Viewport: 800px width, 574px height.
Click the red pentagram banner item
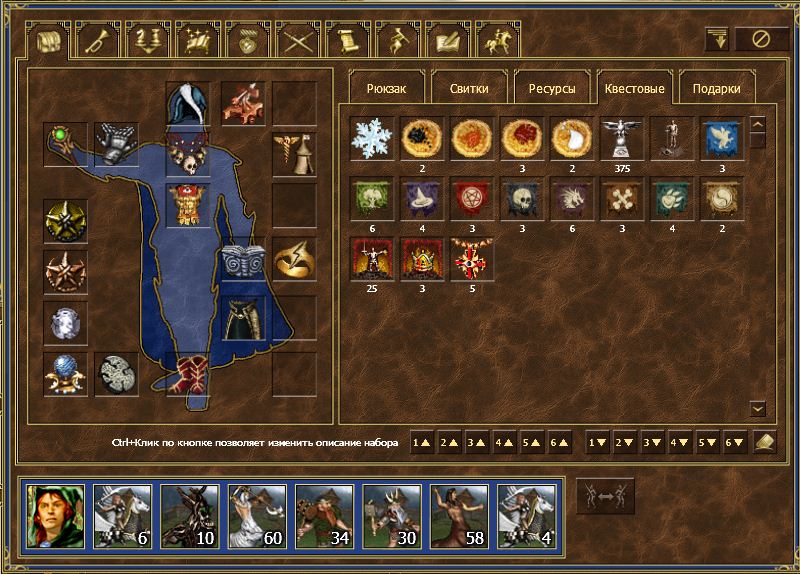click(x=472, y=198)
